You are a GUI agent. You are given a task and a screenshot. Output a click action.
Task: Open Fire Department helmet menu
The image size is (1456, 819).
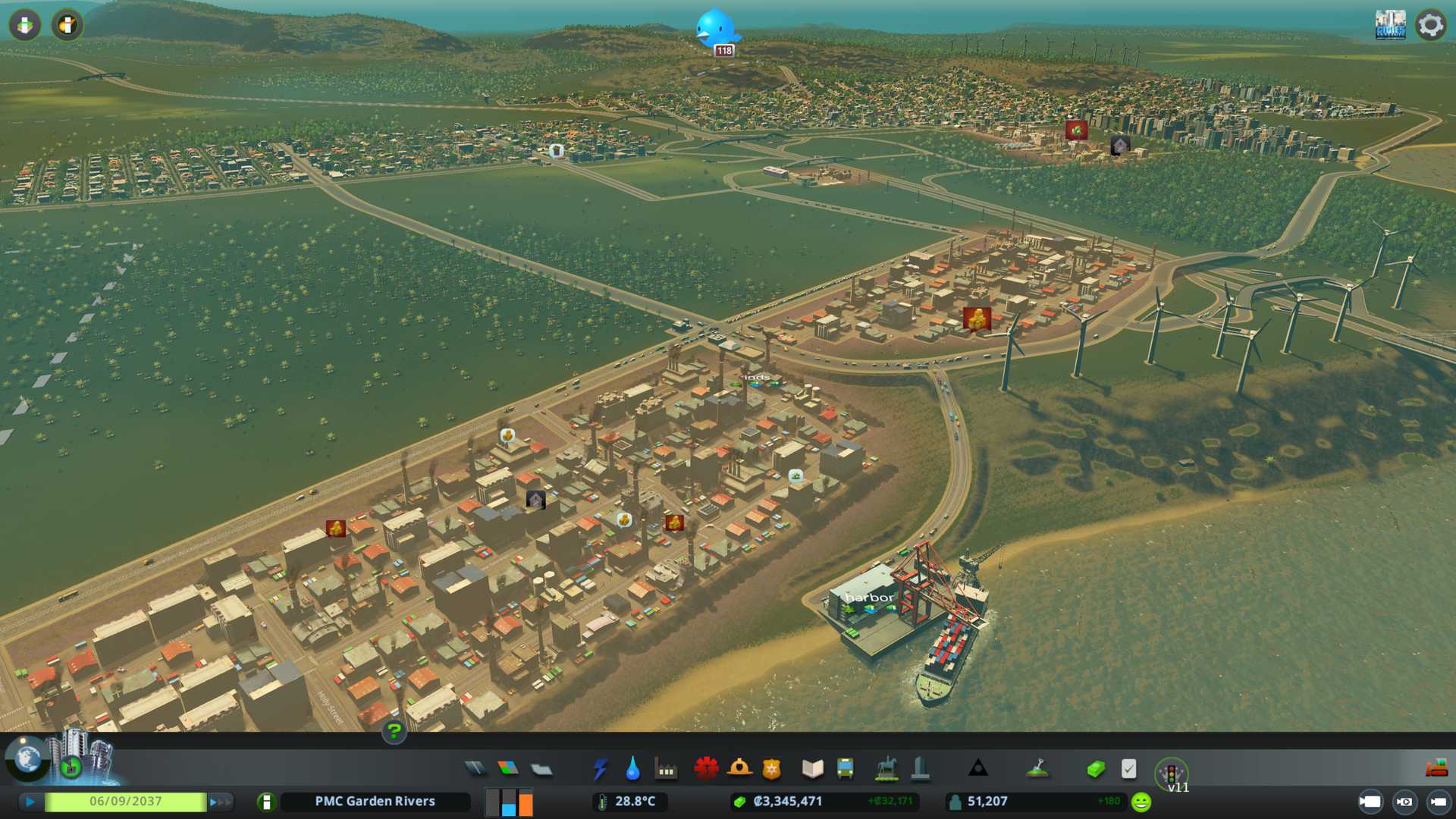click(739, 769)
